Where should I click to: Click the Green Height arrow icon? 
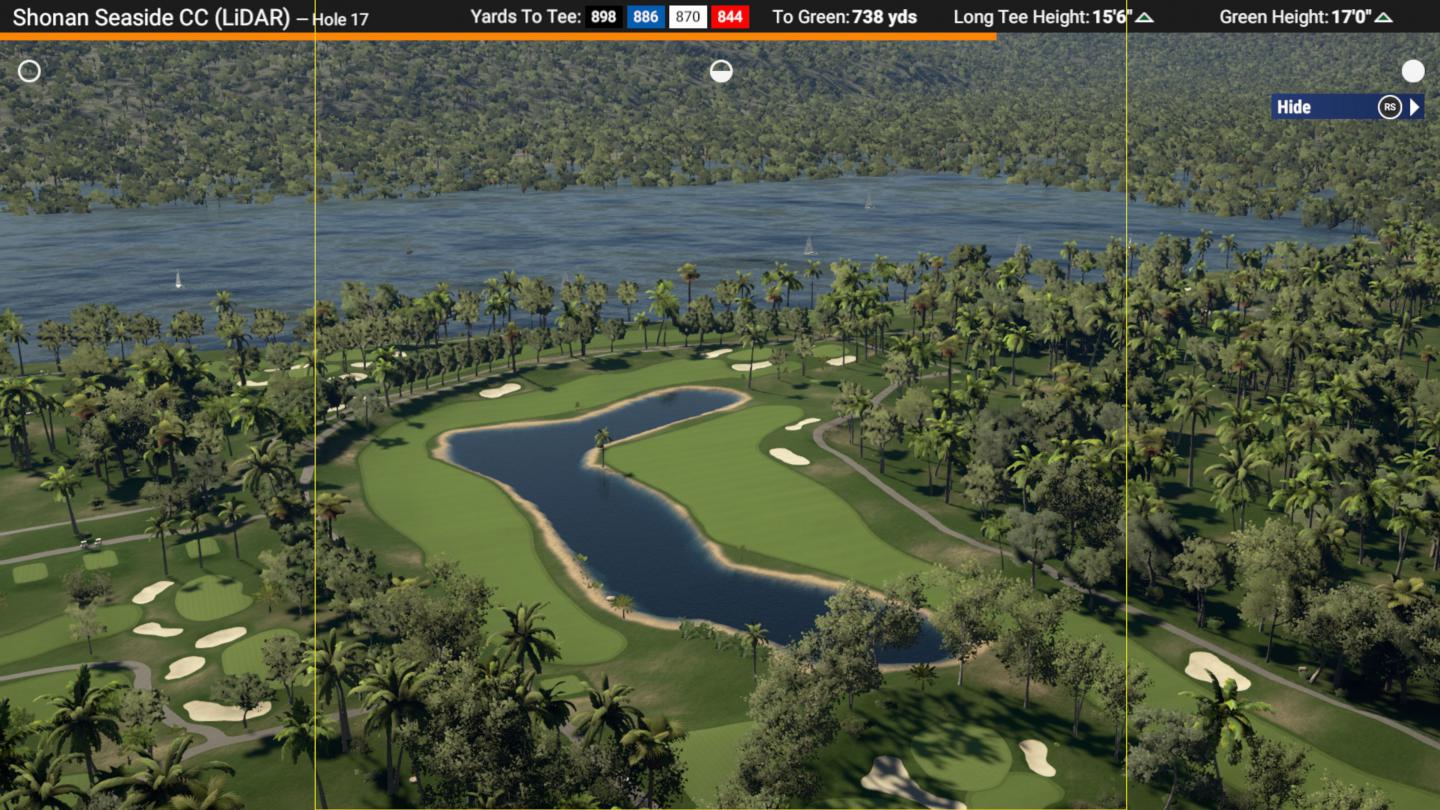point(1383,17)
